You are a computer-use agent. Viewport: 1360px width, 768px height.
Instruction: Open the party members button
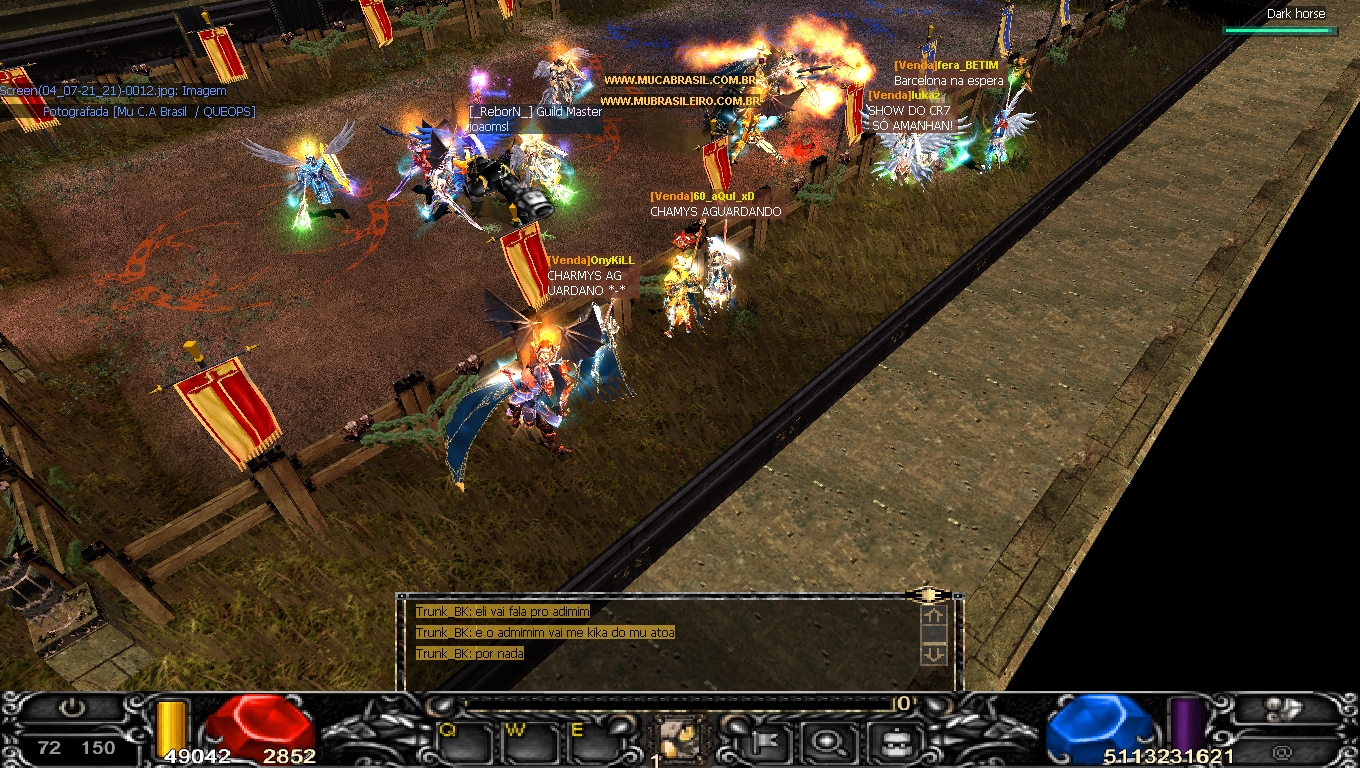(x=1284, y=709)
